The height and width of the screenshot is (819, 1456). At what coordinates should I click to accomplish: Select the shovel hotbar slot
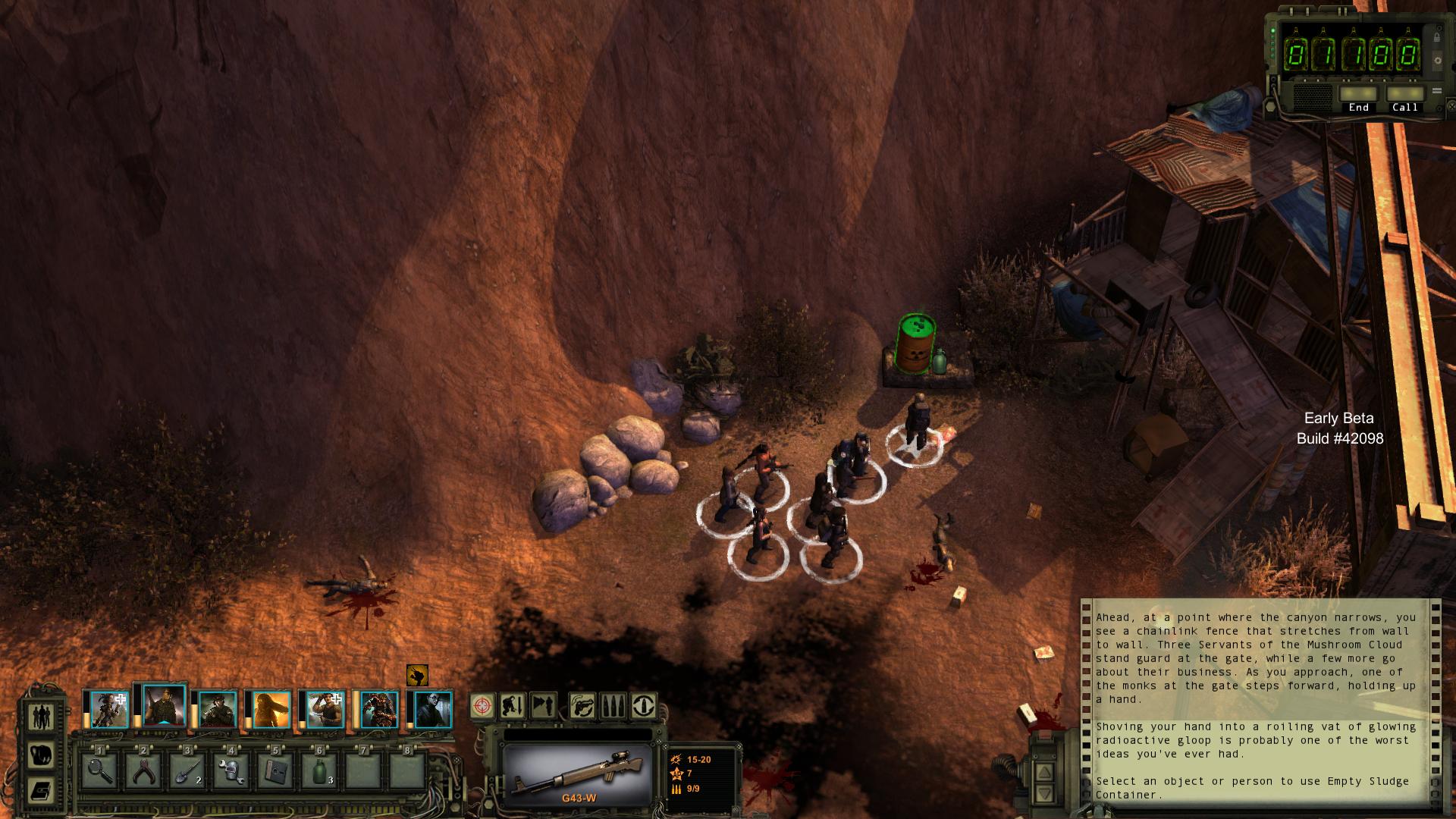click(187, 771)
